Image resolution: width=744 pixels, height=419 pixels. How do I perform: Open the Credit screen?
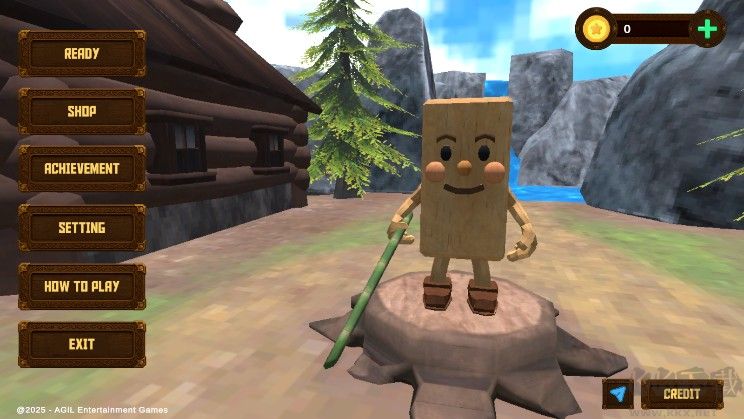click(x=681, y=394)
